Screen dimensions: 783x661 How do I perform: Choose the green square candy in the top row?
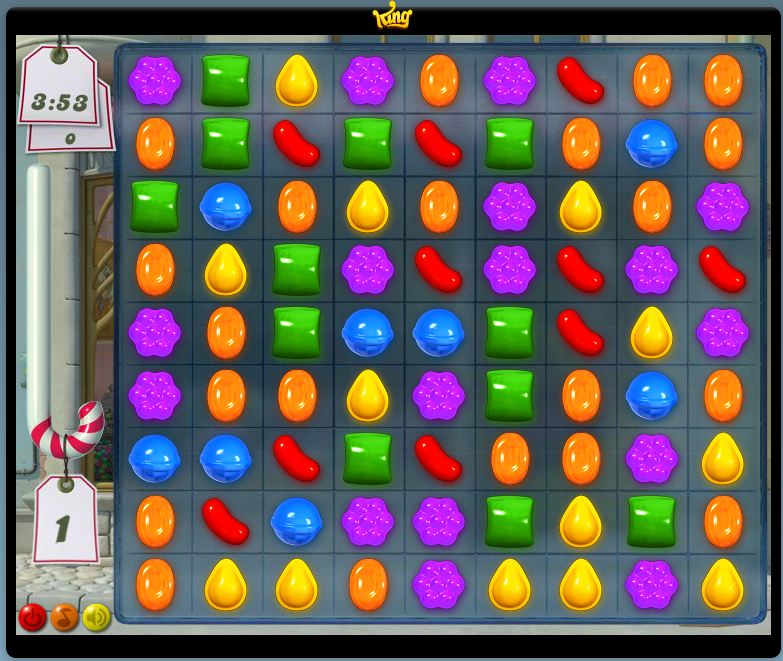(225, 80)
